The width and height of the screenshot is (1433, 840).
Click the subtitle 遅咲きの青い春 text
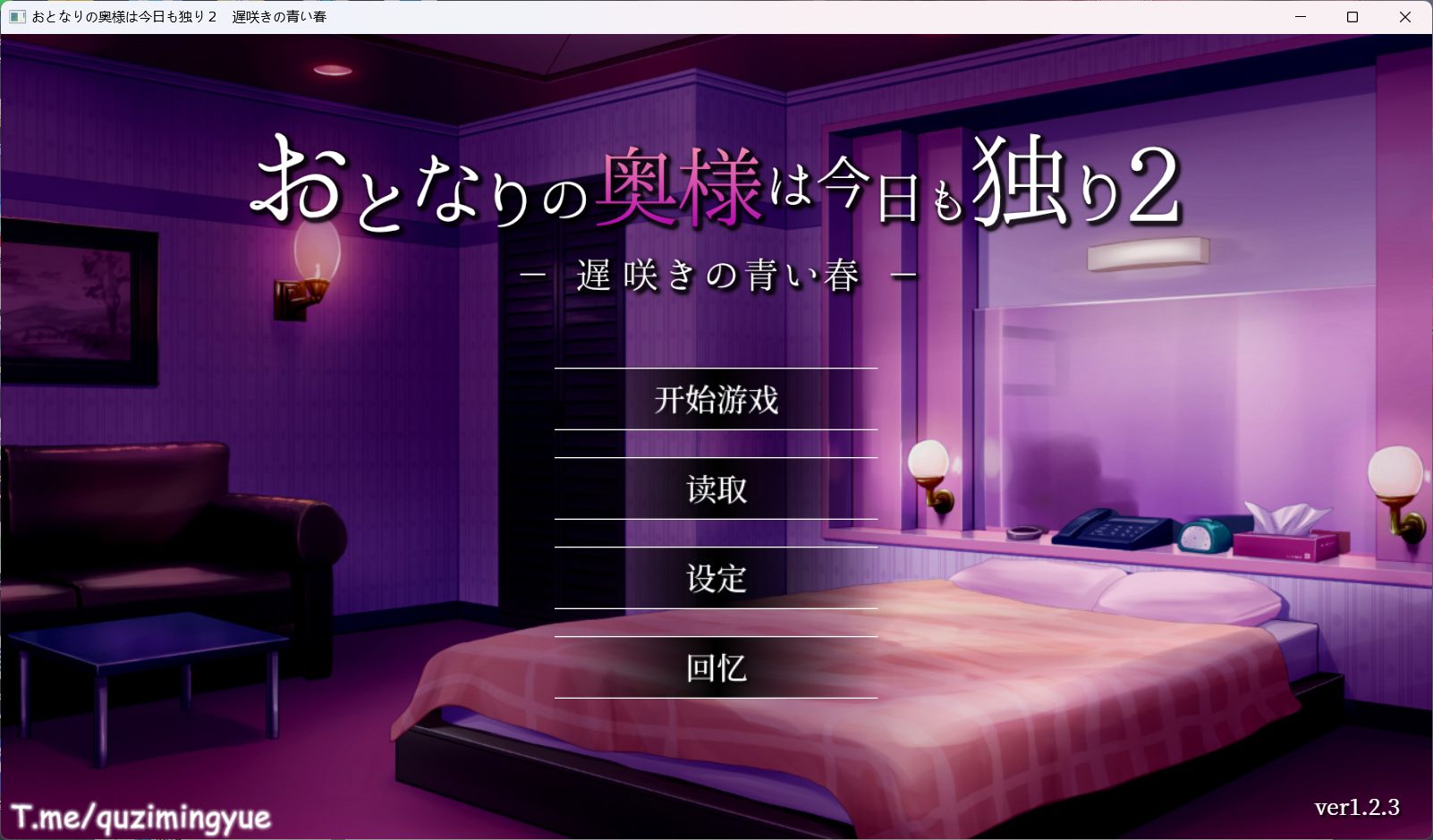pos(716,274)
